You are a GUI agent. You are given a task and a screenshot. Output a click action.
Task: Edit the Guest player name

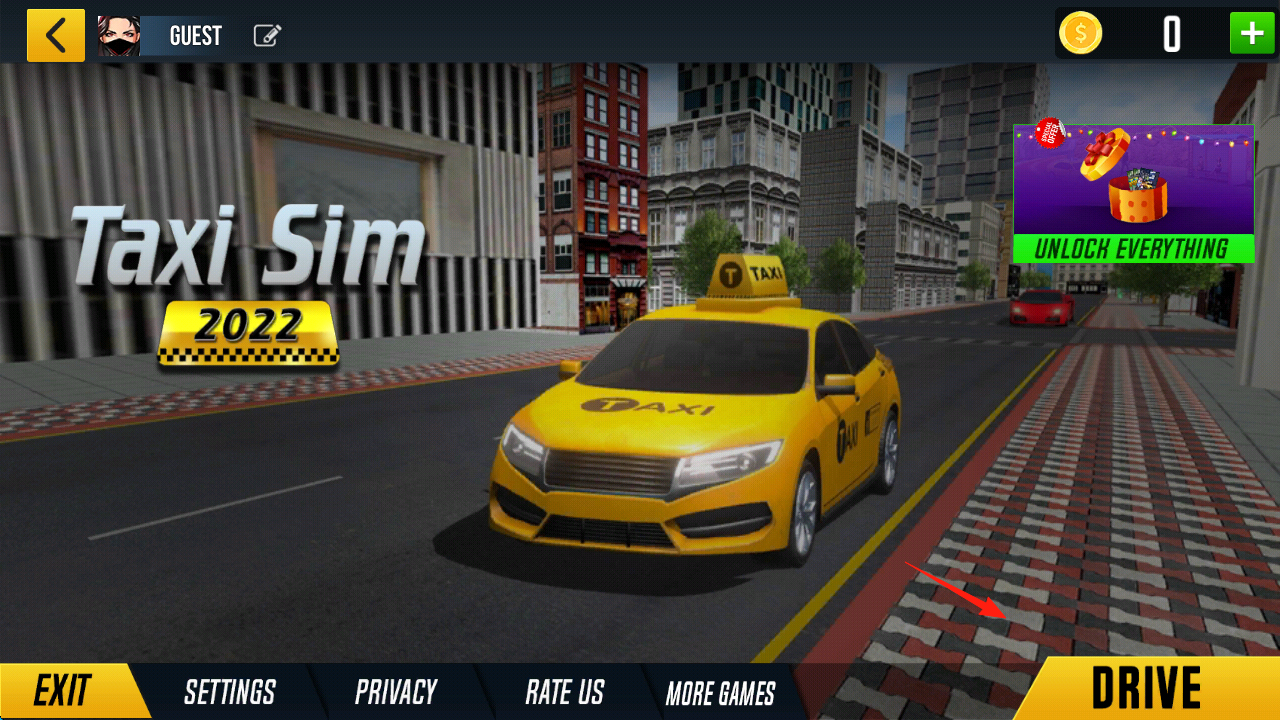(x=267, y=36)
